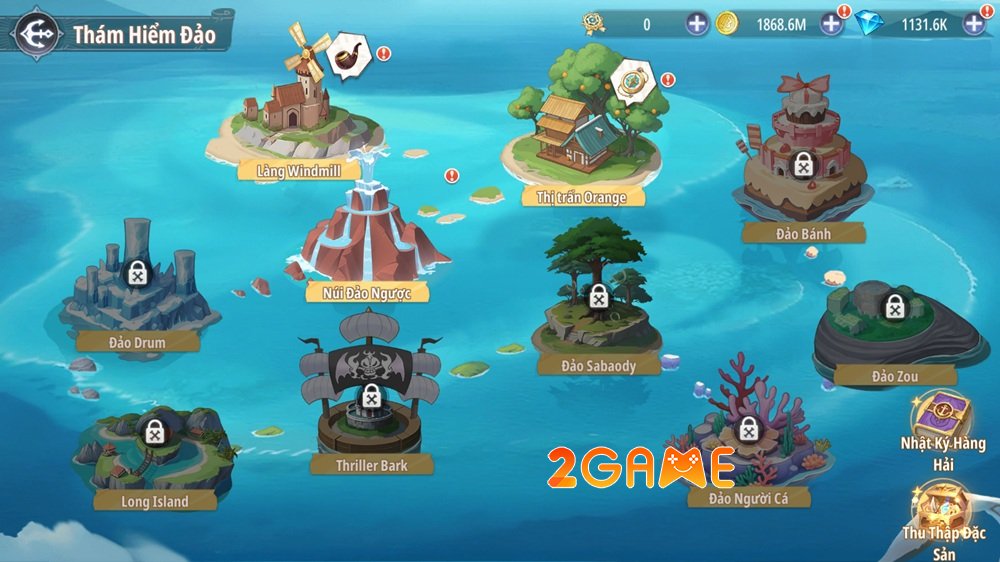
Task: Choose the locked Đảo Người Cá island
Action: (x=746, y=430)
